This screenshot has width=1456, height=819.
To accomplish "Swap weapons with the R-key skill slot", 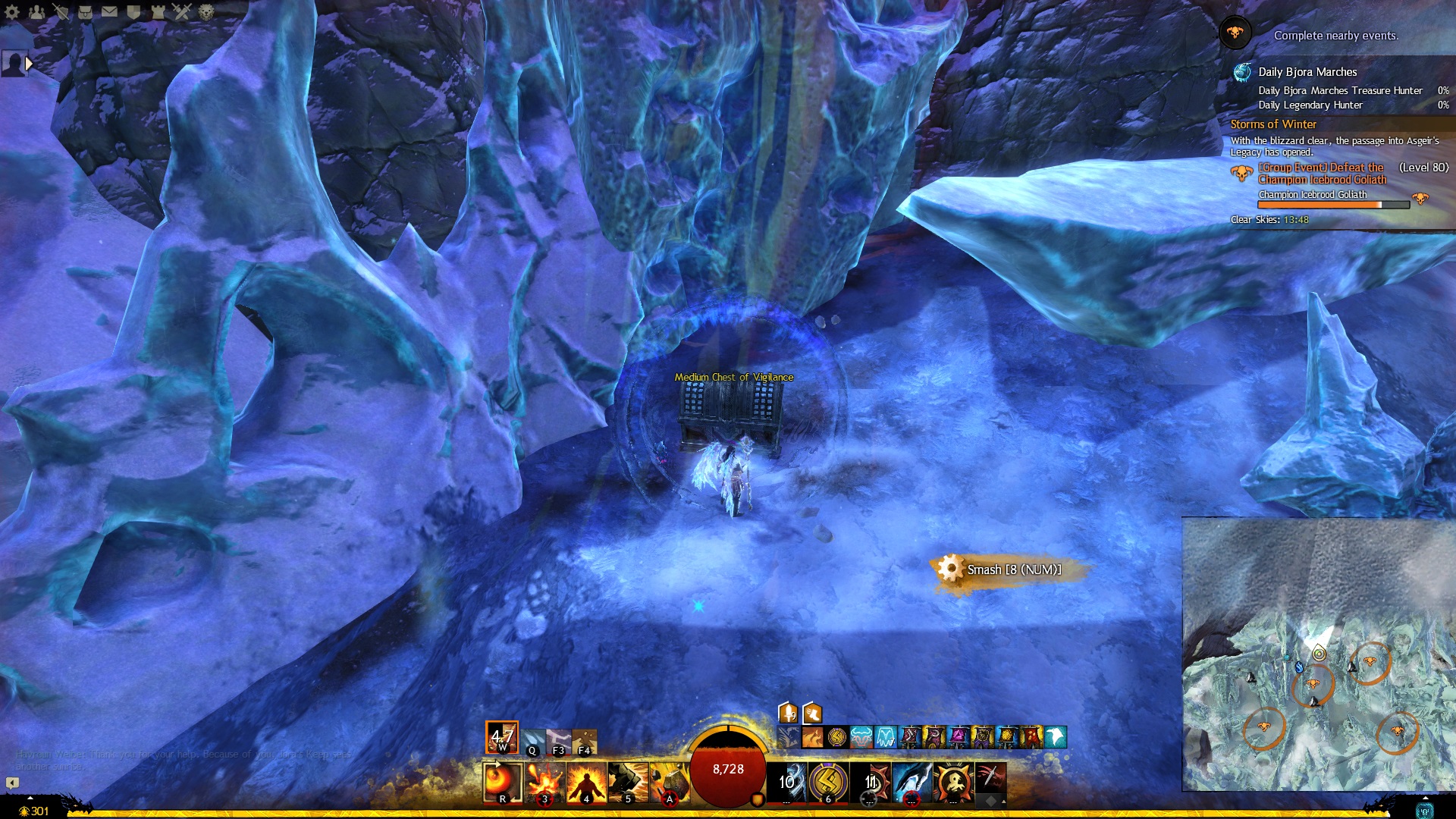I will (x=503, y=783).
